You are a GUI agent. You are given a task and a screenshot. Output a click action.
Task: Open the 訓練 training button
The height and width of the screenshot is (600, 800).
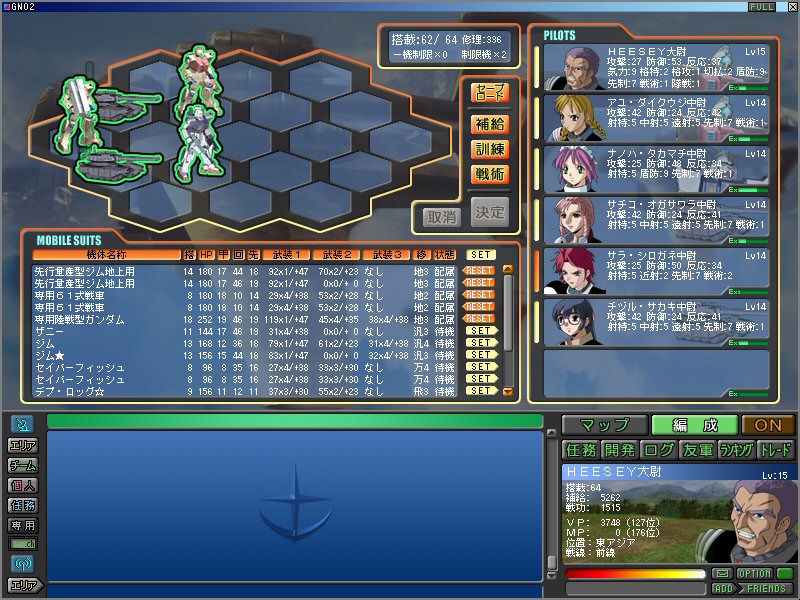[x=490, y=149]
